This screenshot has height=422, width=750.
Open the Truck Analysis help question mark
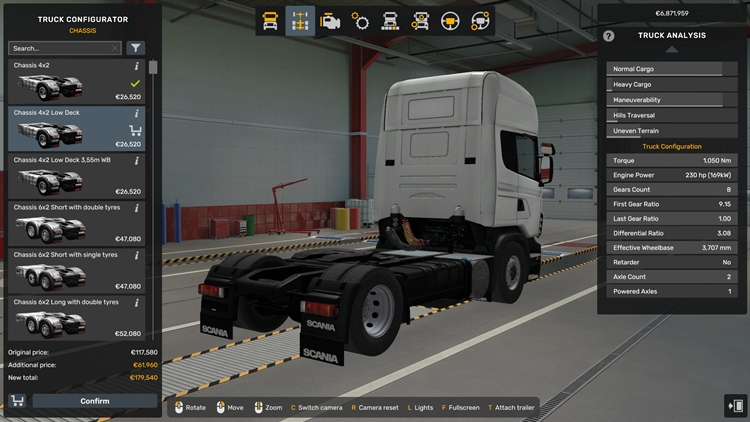tap(609, 36)
